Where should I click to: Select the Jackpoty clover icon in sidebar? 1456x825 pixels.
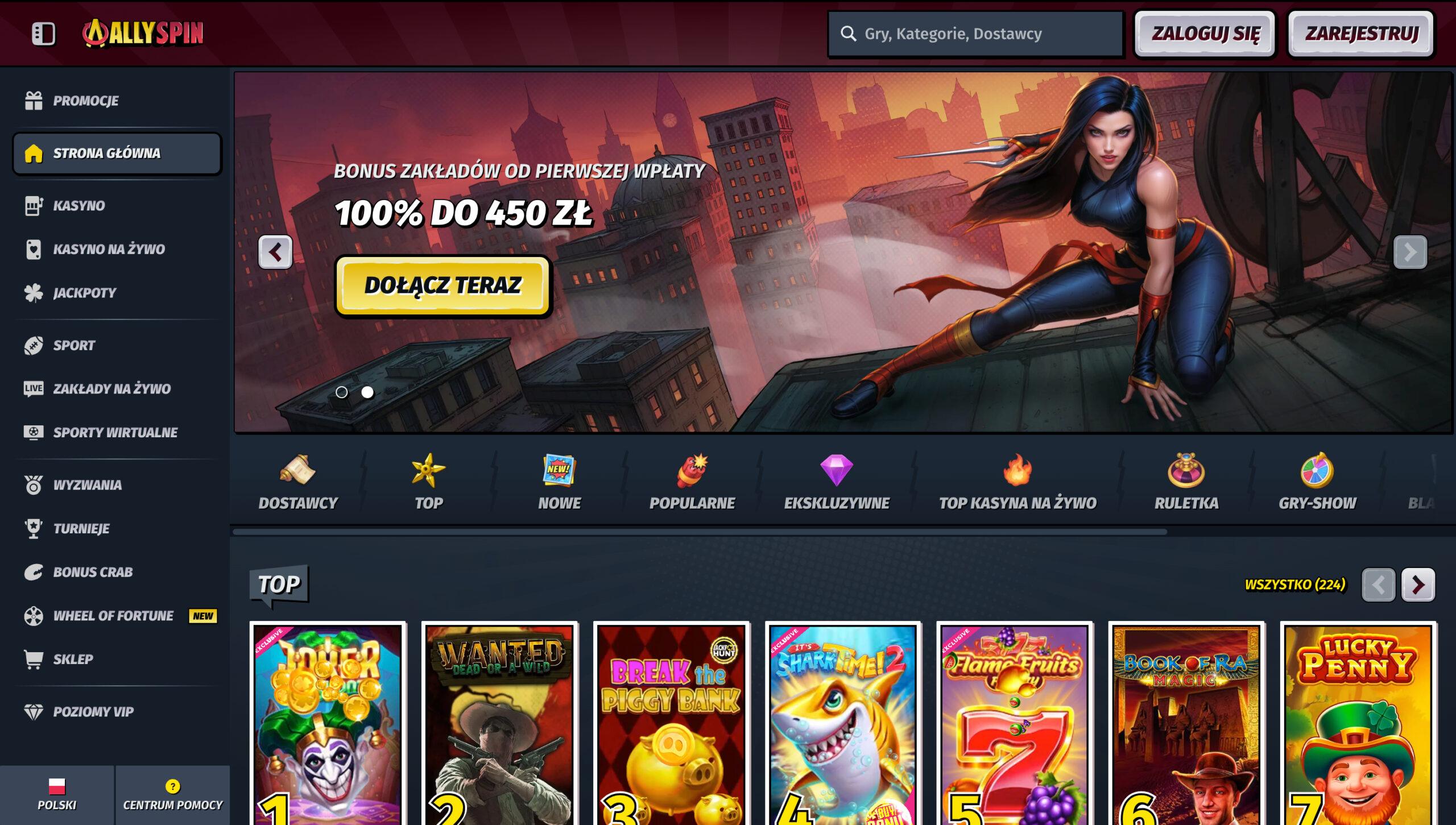(34, 293)
